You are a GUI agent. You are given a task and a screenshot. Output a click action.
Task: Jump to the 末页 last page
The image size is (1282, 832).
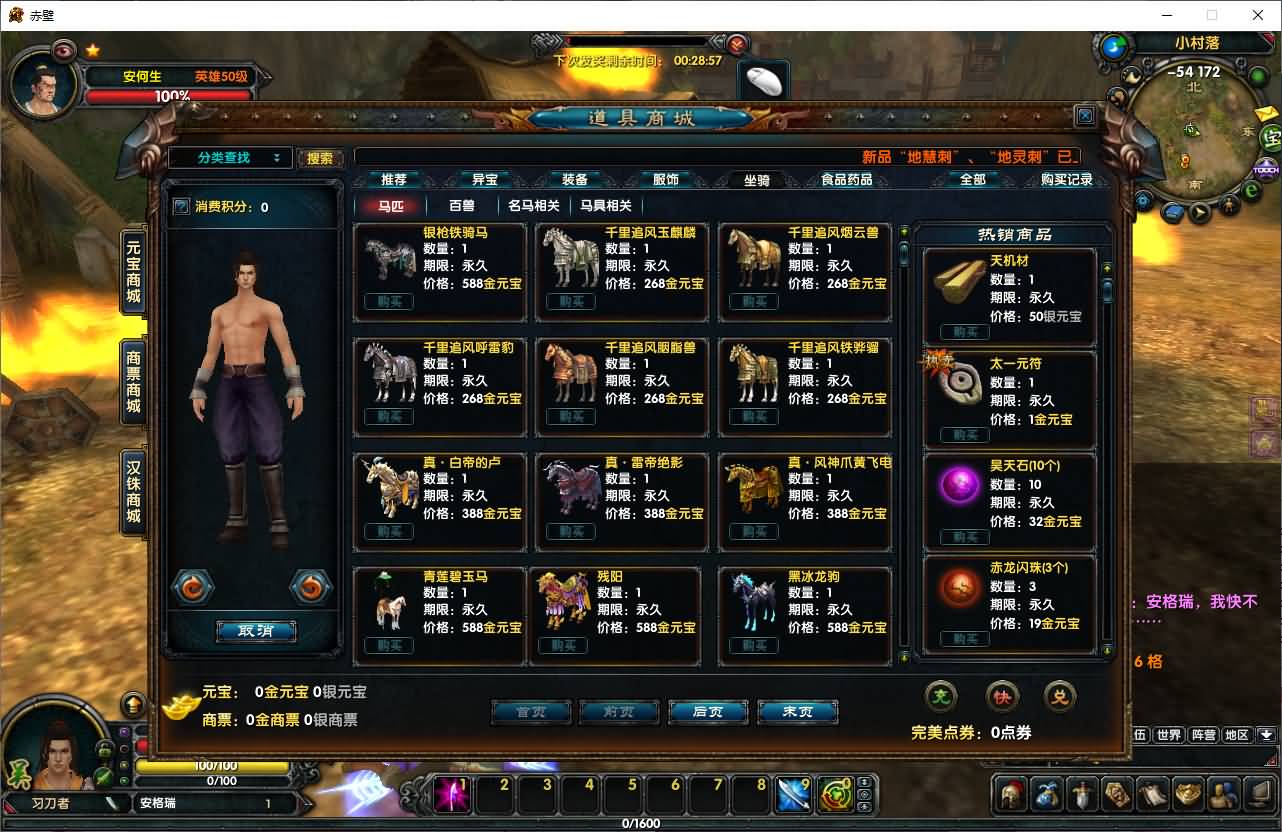point(797,712)
